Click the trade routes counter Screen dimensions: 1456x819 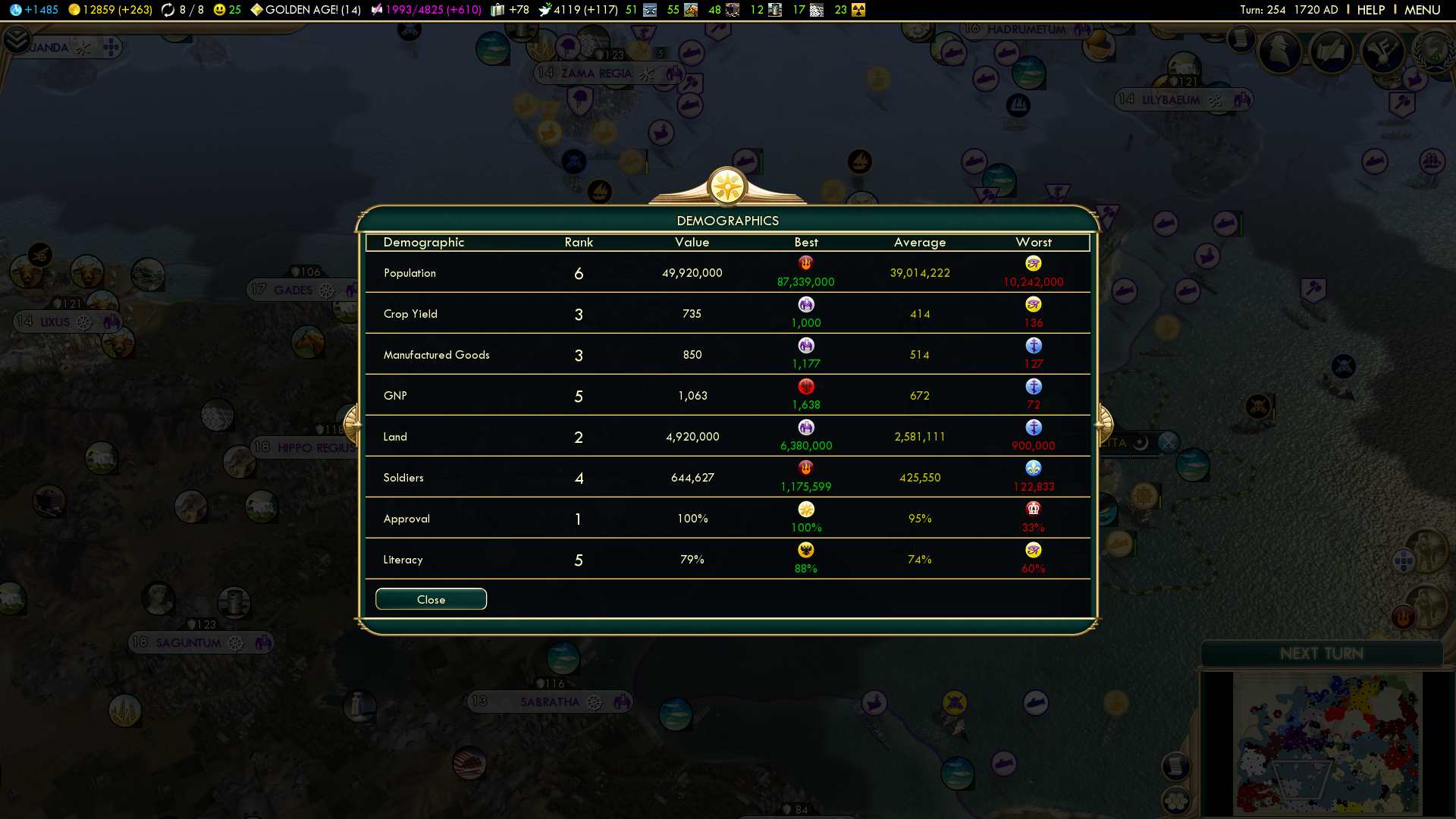(183, 10)
